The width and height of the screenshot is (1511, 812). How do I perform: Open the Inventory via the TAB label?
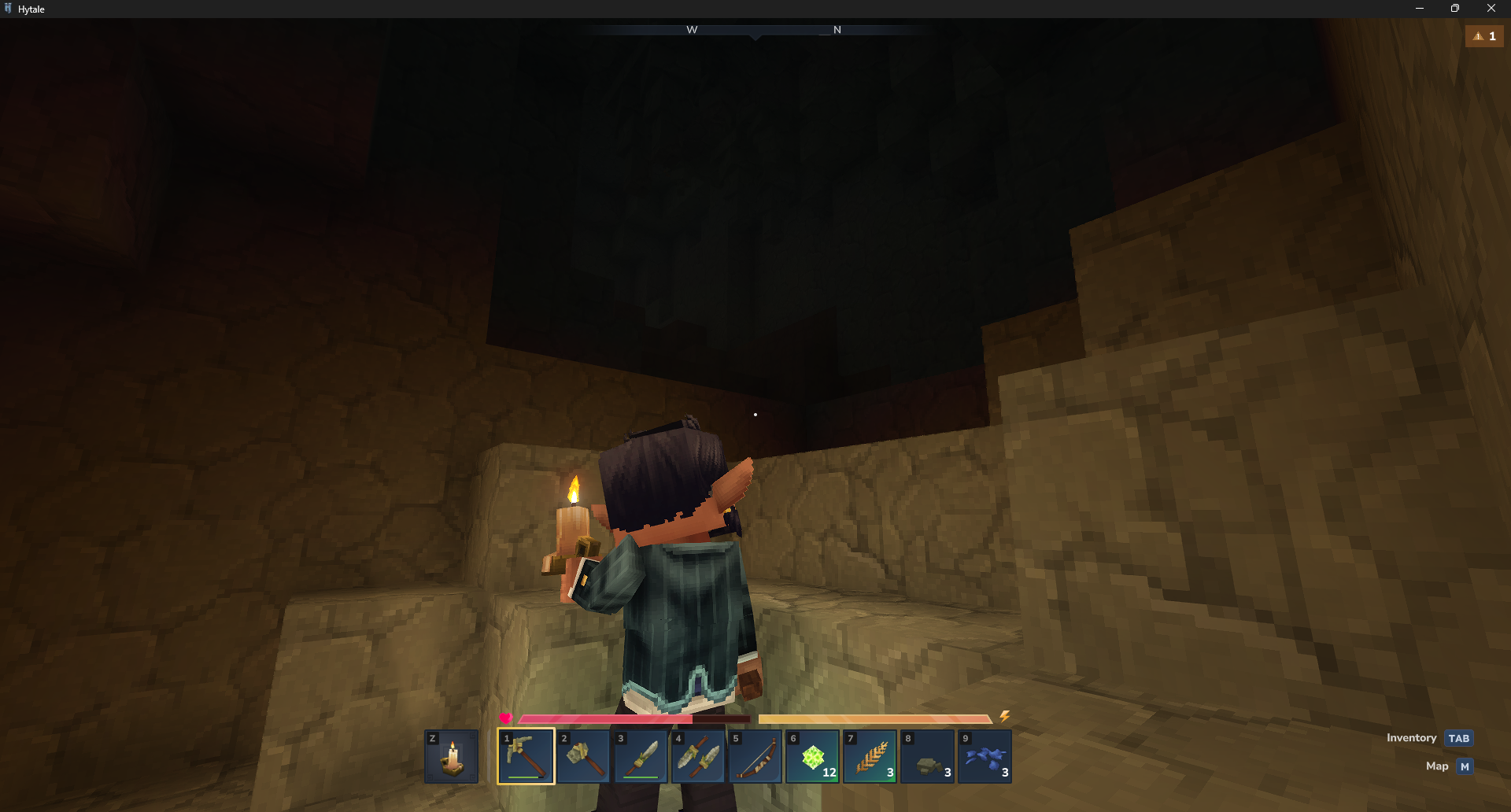click(1459, 738)
